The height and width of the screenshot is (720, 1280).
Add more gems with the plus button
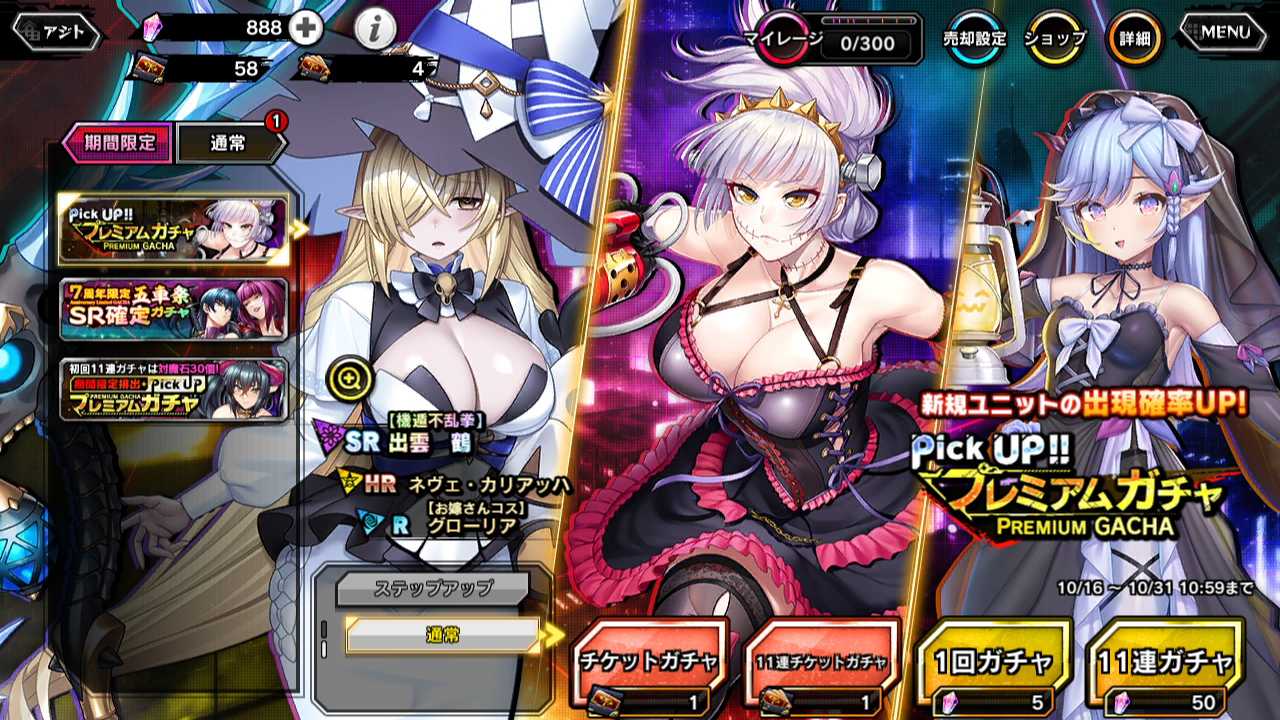point(306,28)
